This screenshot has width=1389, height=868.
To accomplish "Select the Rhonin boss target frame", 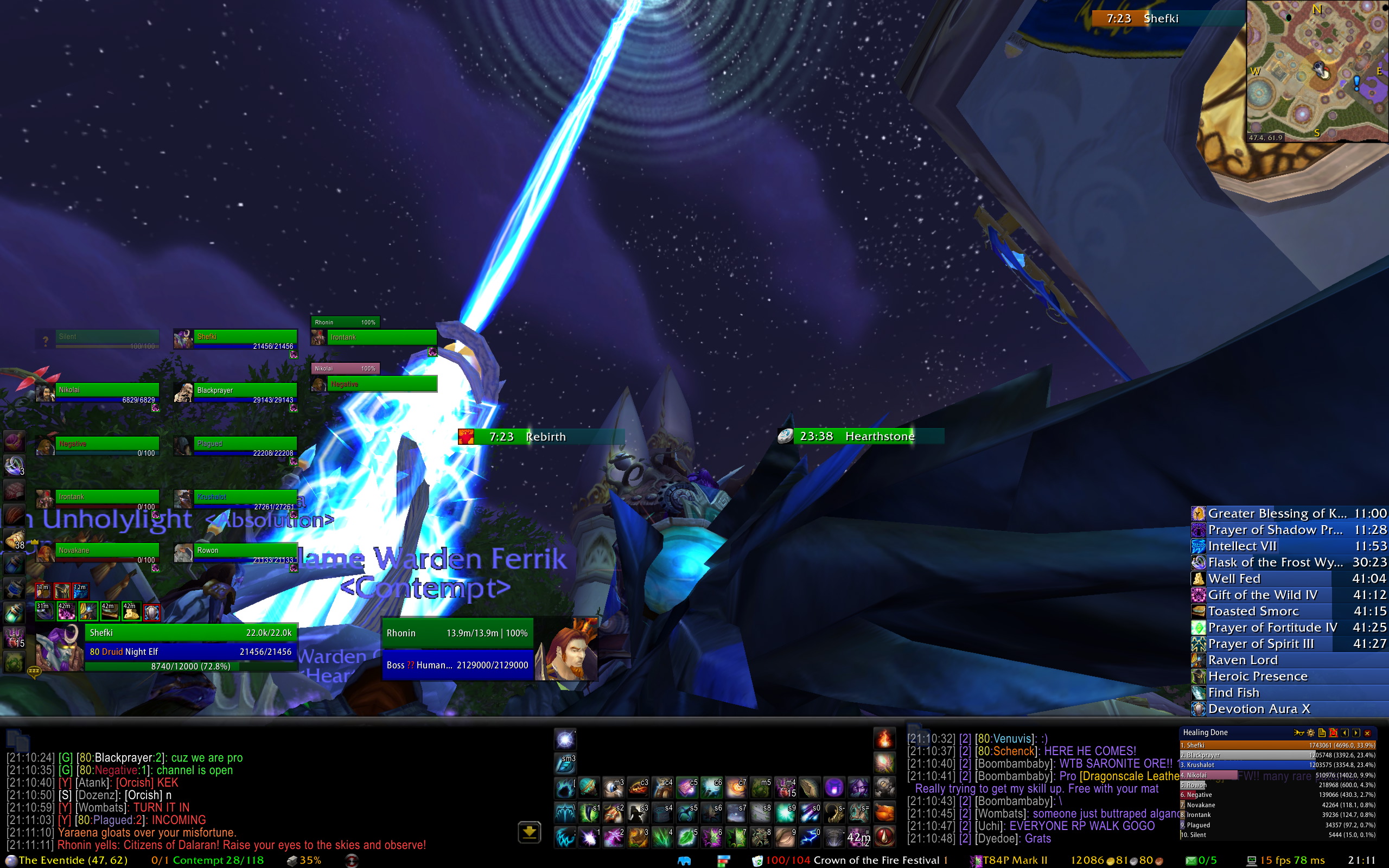I will 457,649.
